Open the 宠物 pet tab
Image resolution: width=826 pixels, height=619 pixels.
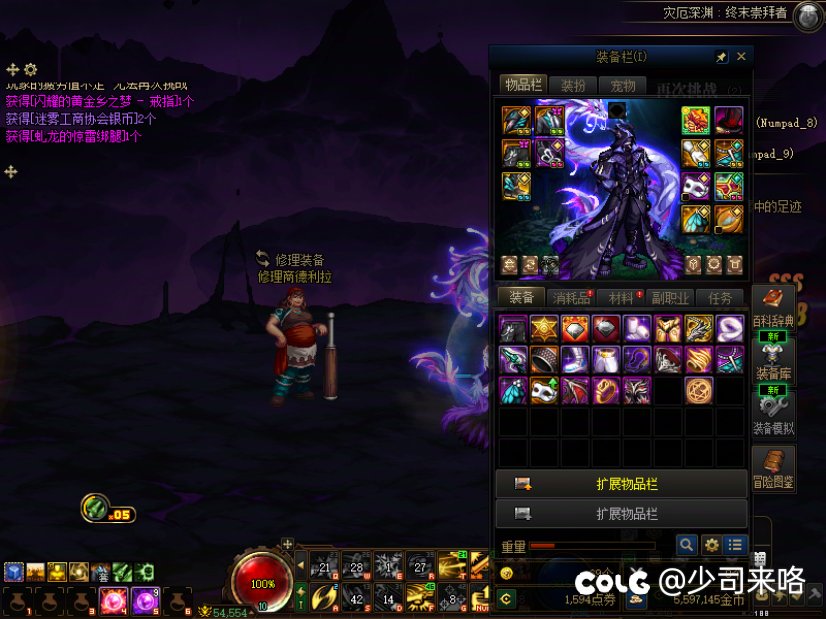(623, 86)
